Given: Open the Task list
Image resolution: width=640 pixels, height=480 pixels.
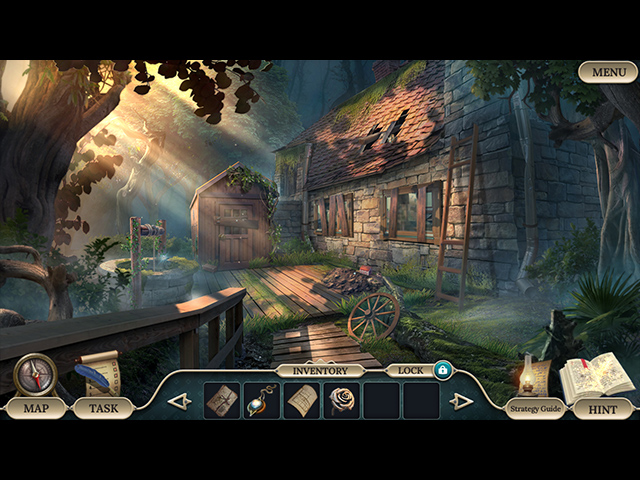Looking at the screenshot, I should tap(103, 408).
